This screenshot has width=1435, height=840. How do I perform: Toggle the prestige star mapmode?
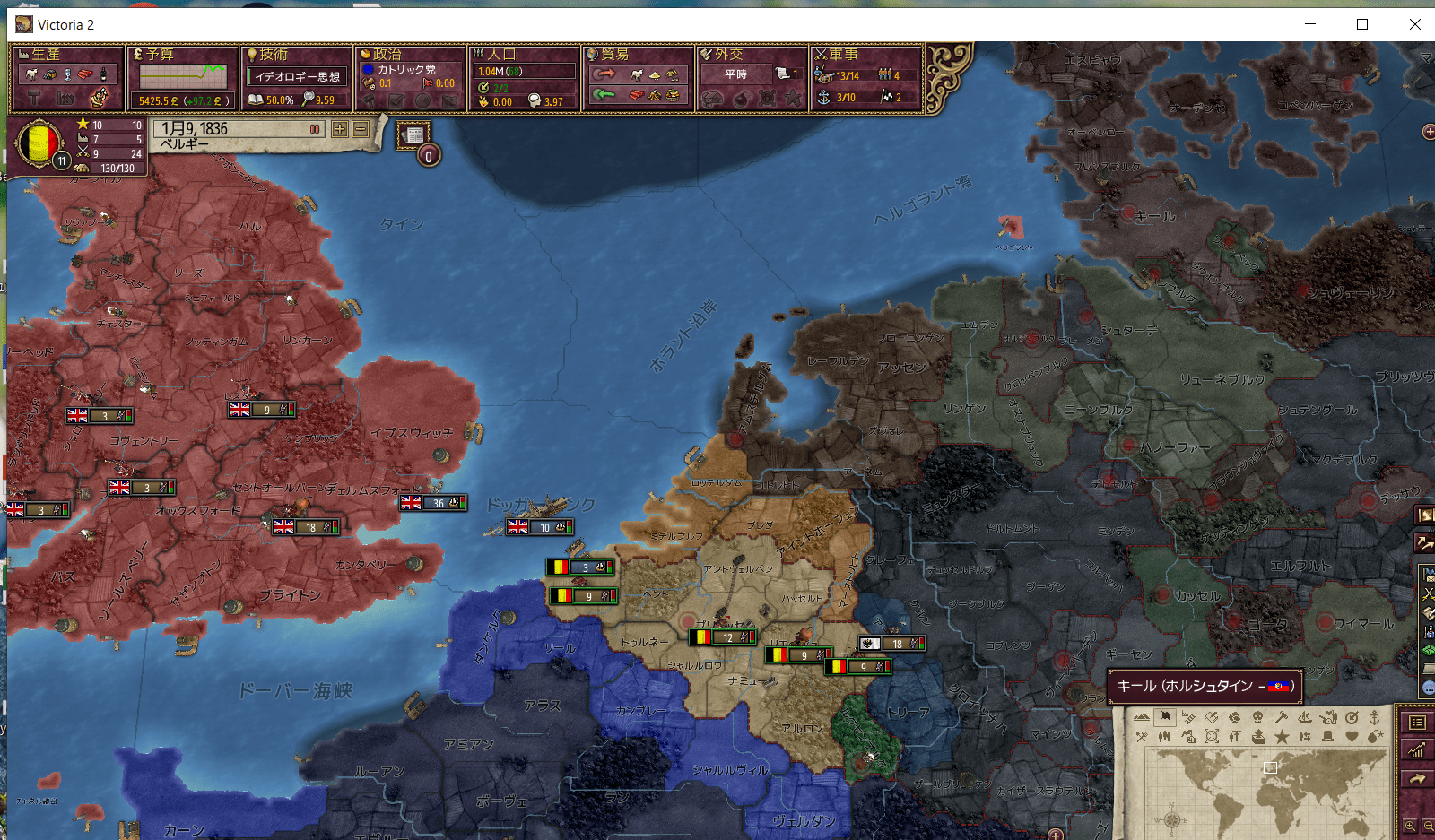pyautogui.click(x=1282, y=736)
